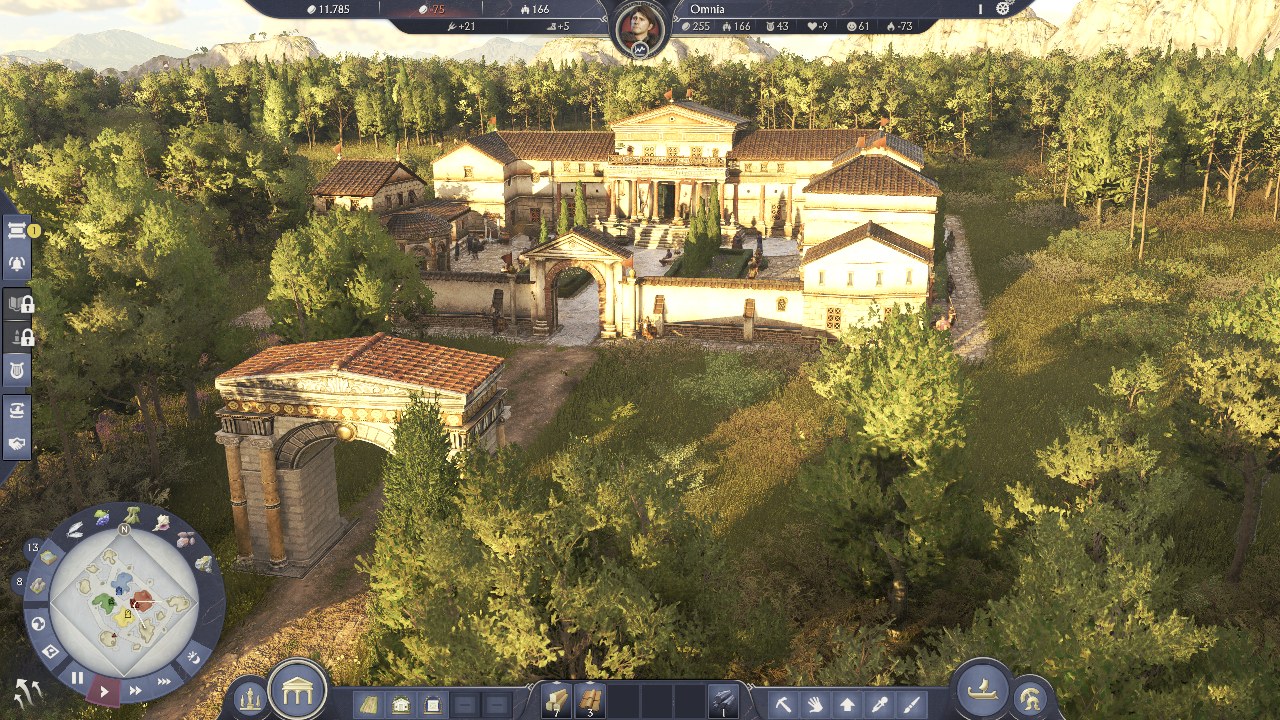Activate the upgrade arrow tool

tap(847, 704)
